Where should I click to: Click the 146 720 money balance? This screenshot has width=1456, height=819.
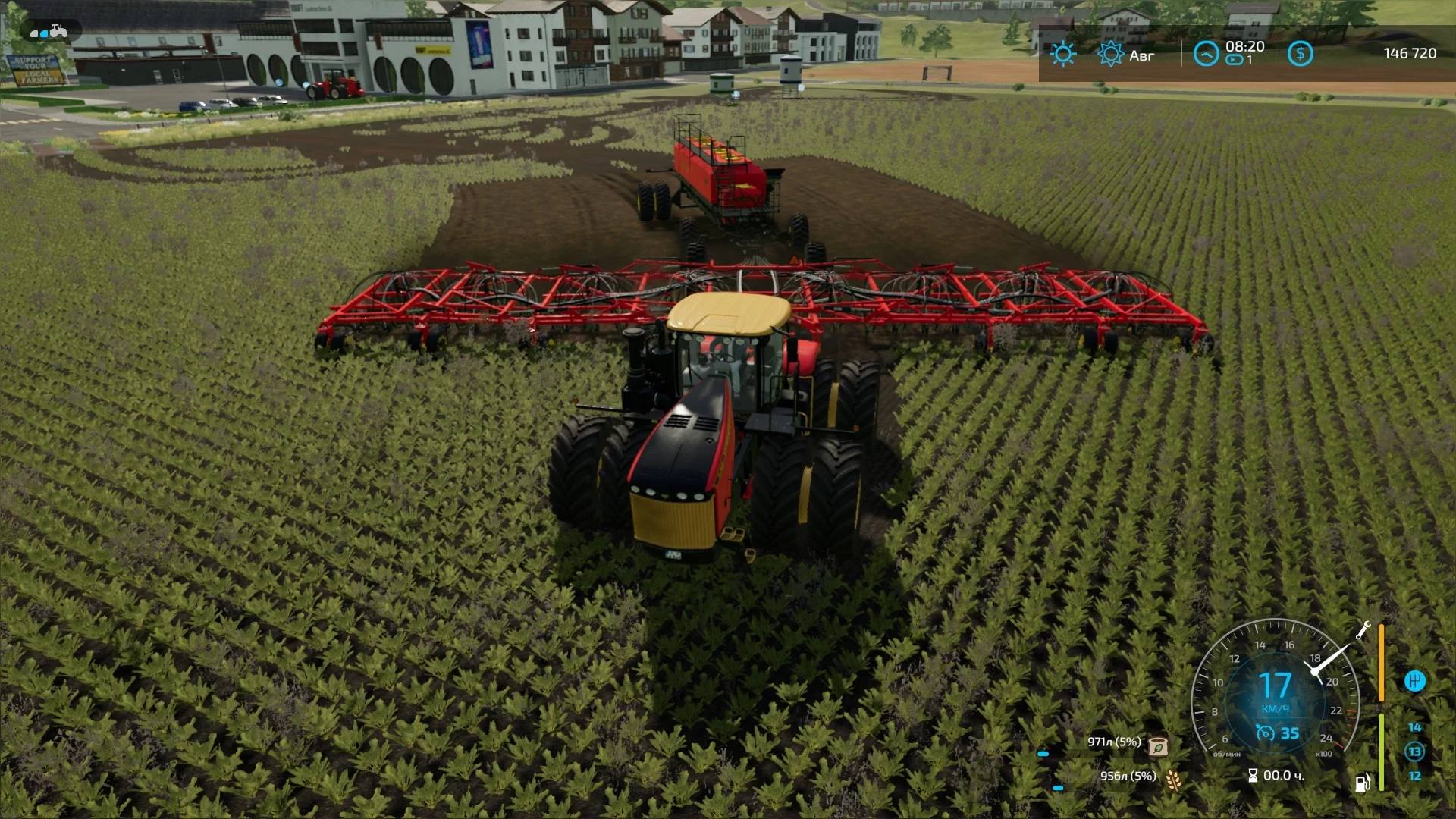pos(1410,53)
